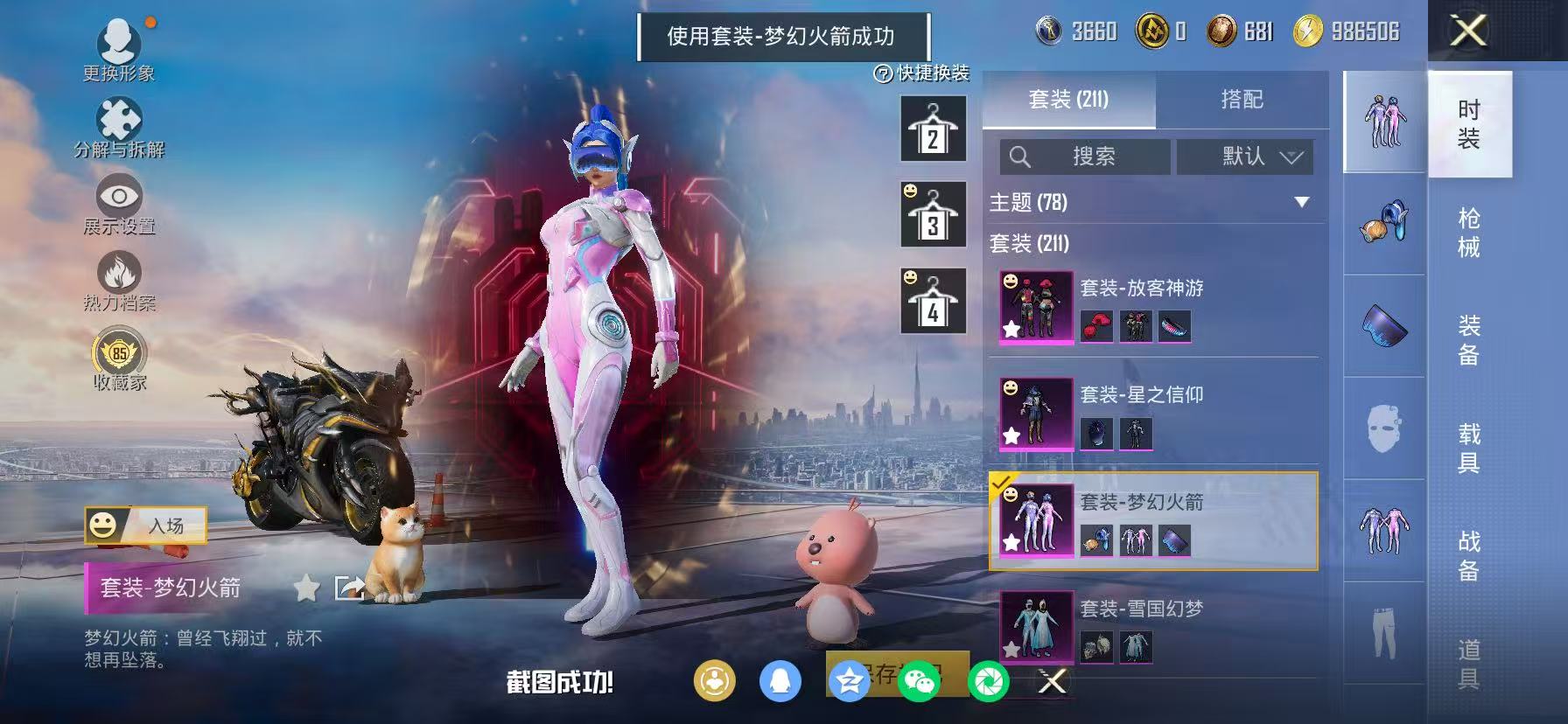
Task: Collapse the 主题 (78) section
Action: [x=1300, y=200]
